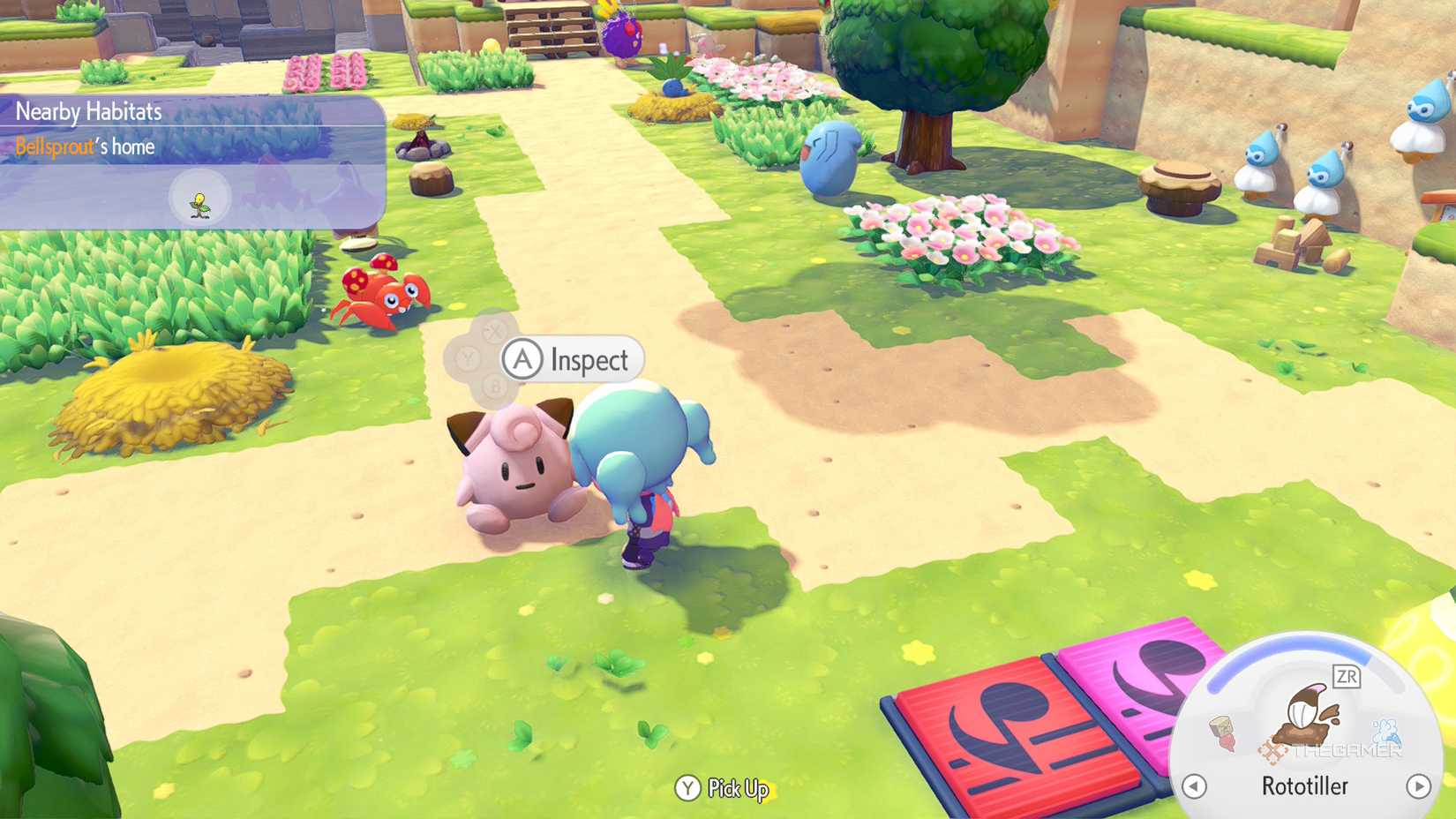Viewport: 1456px width, 819px height.
Task: Click the blue watering tool icon in wheel
Action: click(1386, 731)
